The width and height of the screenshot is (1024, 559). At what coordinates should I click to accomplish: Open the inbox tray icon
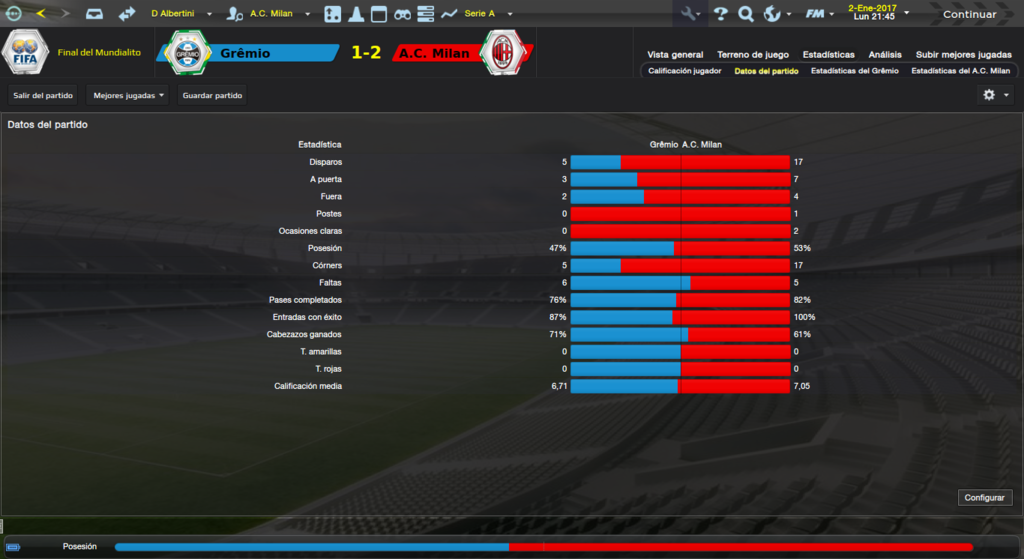click(x=94, y=14)
